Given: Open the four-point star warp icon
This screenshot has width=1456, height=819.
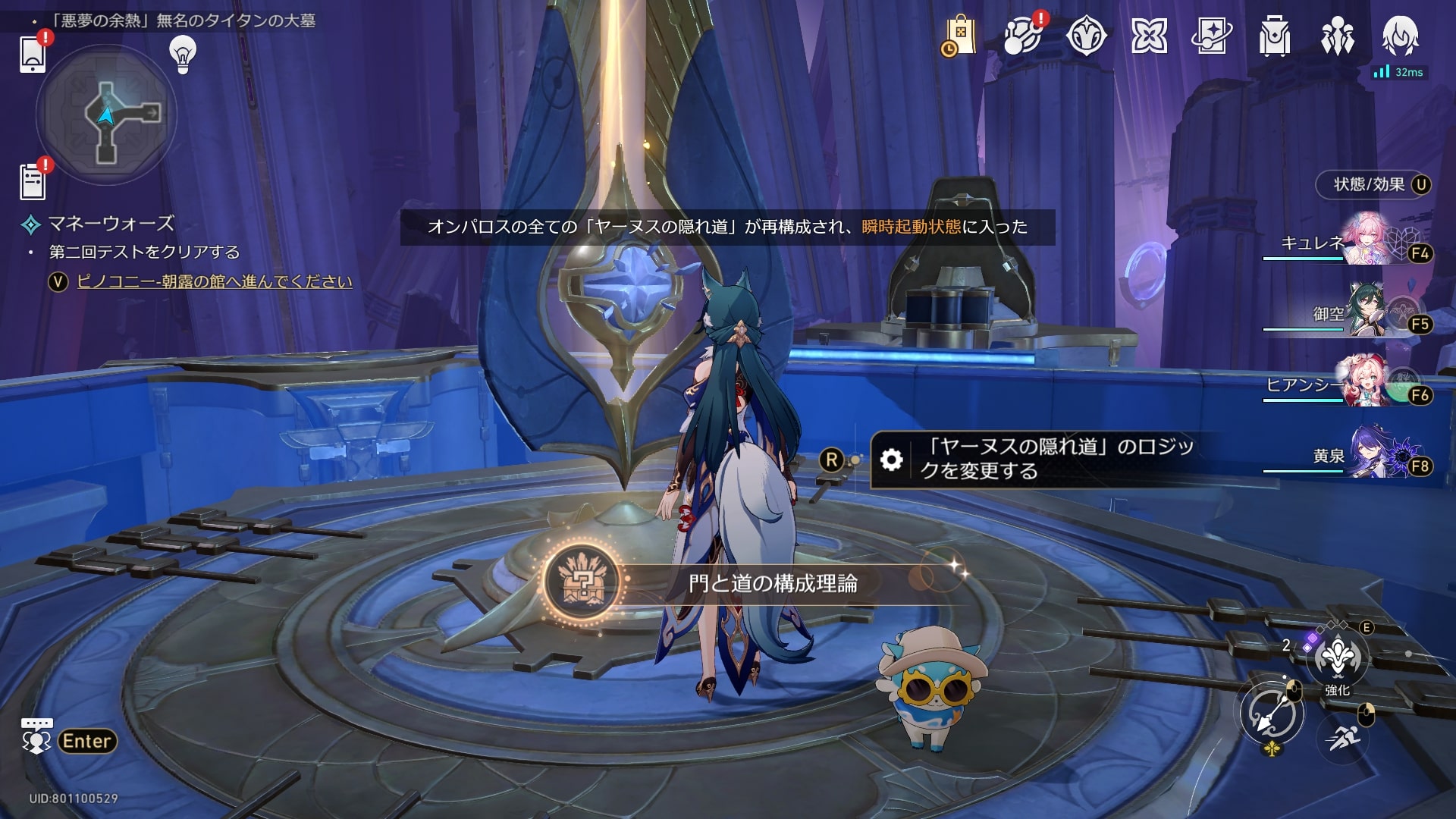Looking at the screenshot, I should point(1149,36).
